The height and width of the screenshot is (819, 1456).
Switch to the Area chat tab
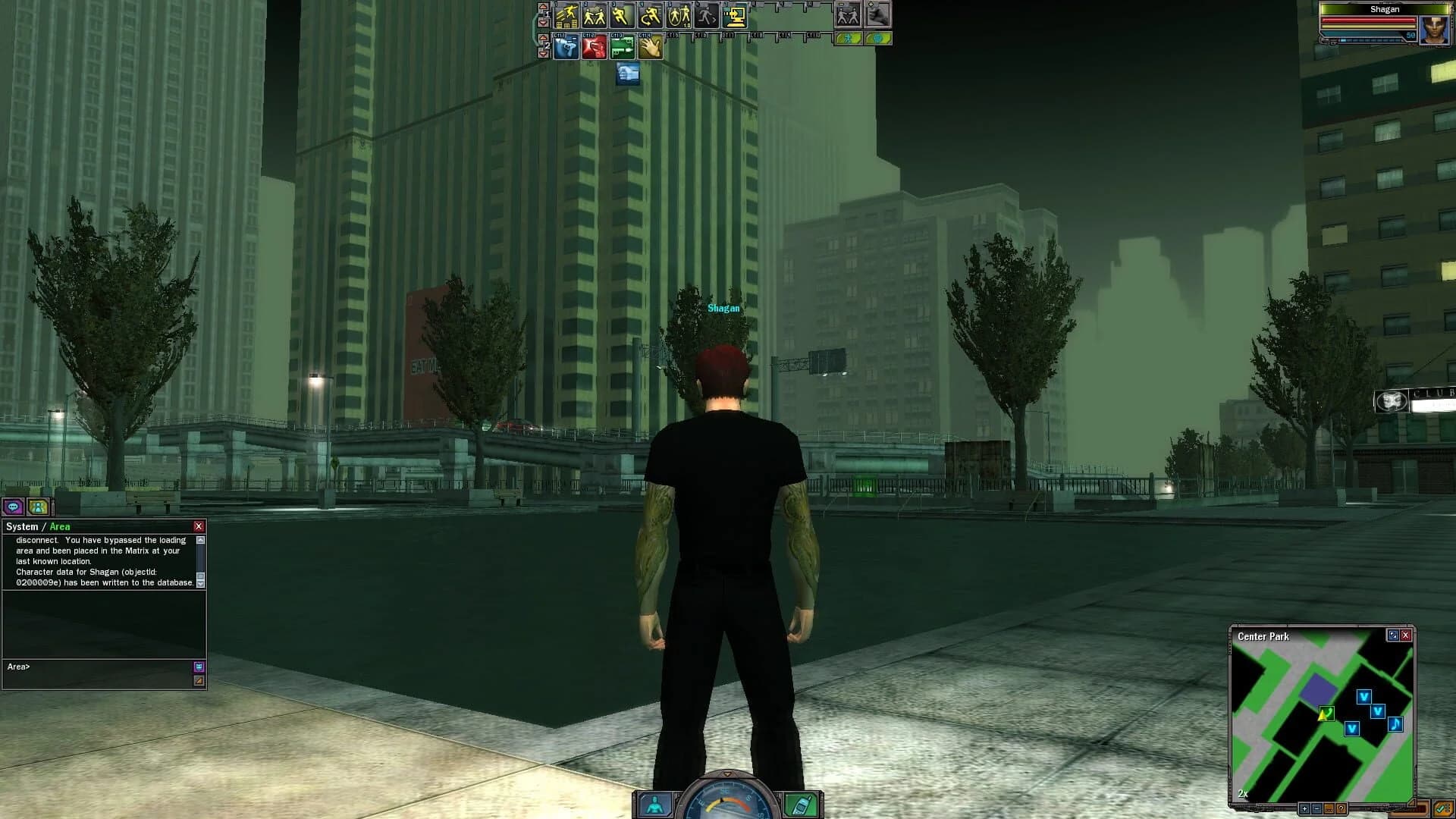60,526
